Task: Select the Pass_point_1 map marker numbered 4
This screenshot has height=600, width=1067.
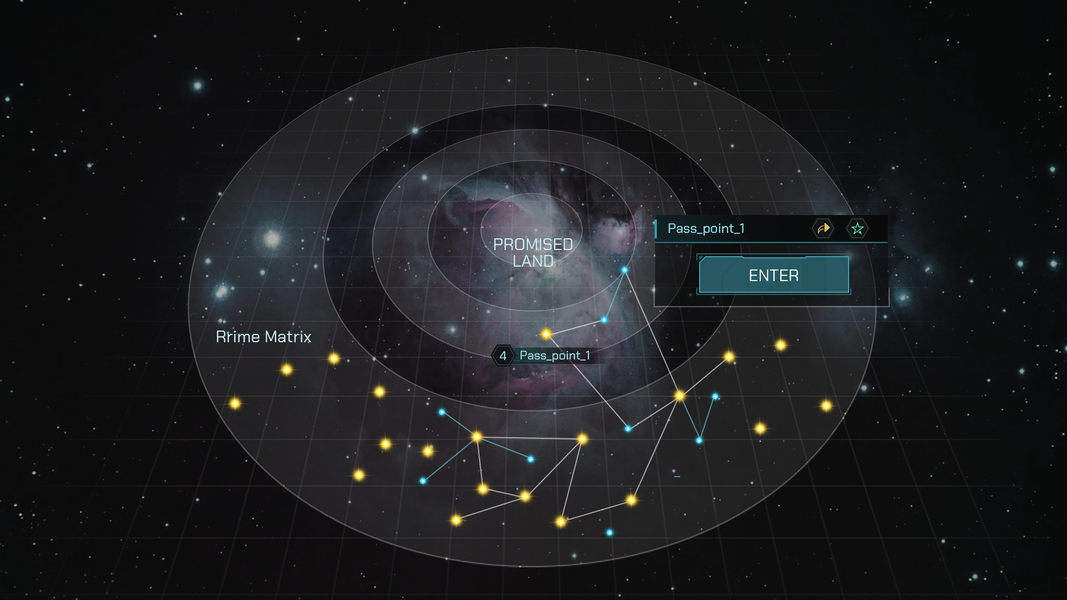Action: pyautogui.click(x=545, y=355)
